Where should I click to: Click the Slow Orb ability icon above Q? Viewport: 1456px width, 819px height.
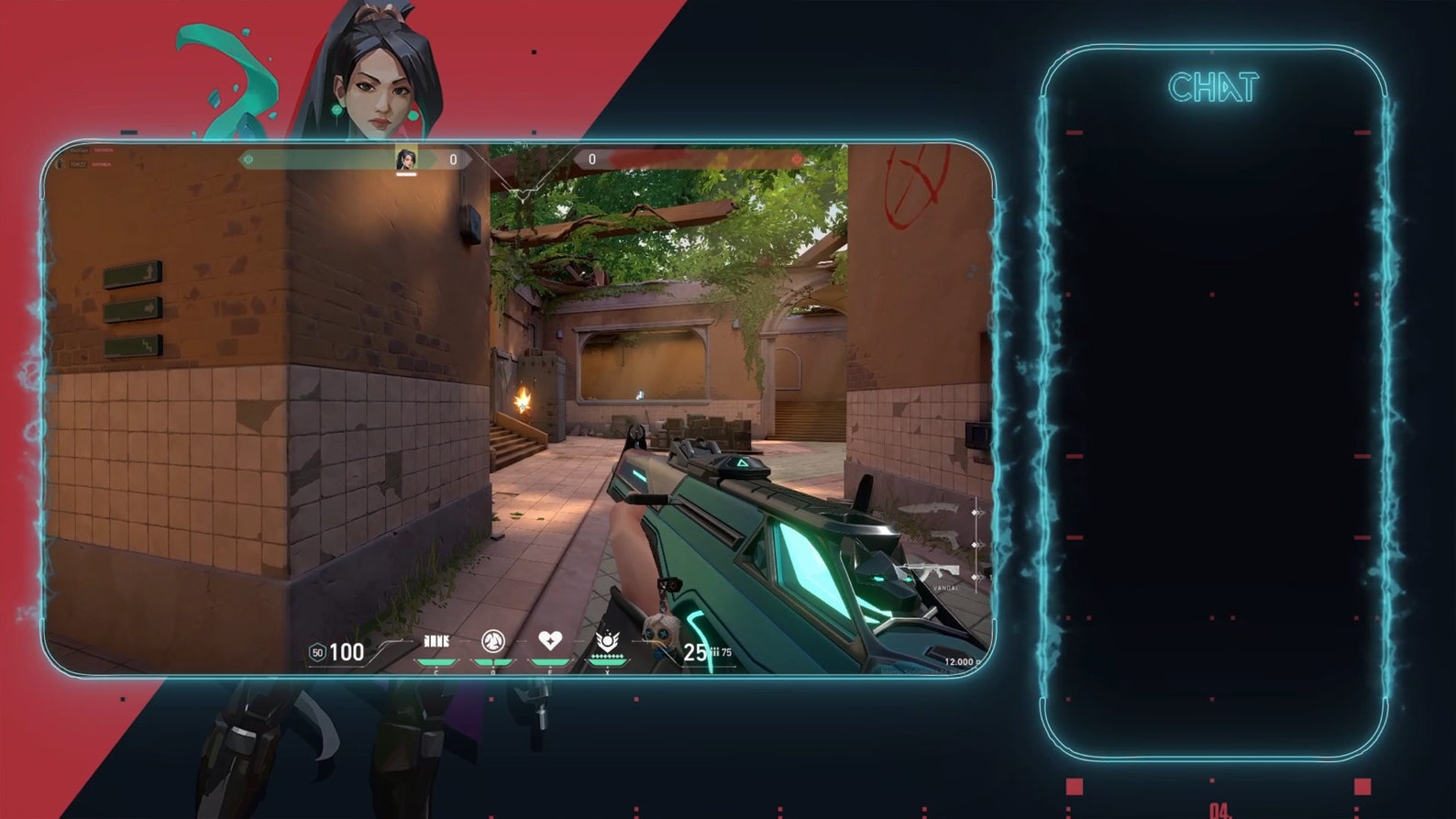point(492,639)
